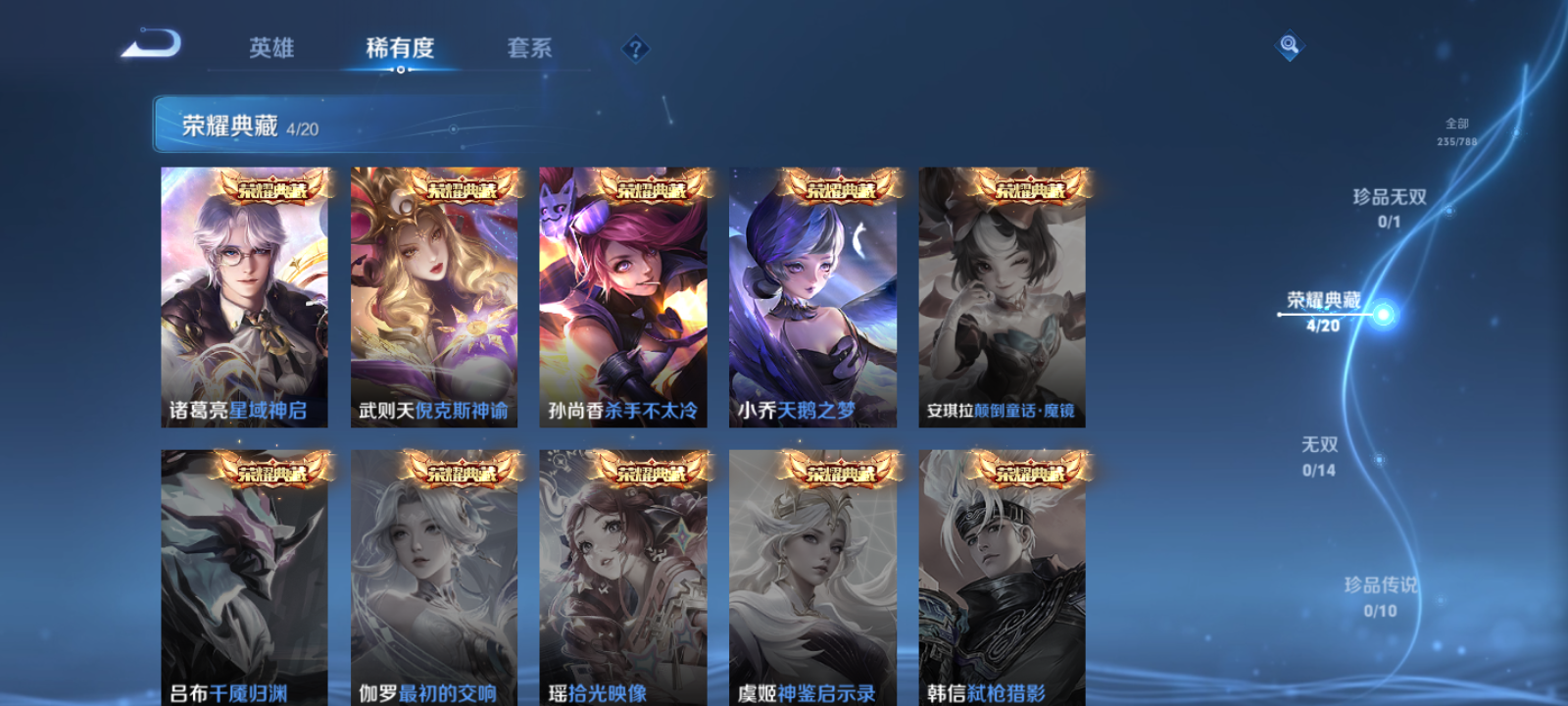This screenshot has height=706, width=1568.
Task: Open the 套系 tab
Action: (x=528, y=47)
